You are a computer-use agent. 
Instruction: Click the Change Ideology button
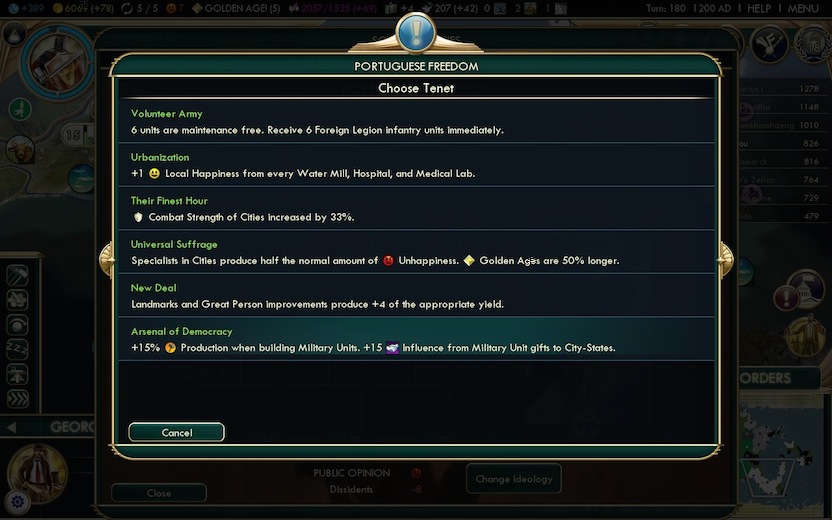tap(513, 479)
